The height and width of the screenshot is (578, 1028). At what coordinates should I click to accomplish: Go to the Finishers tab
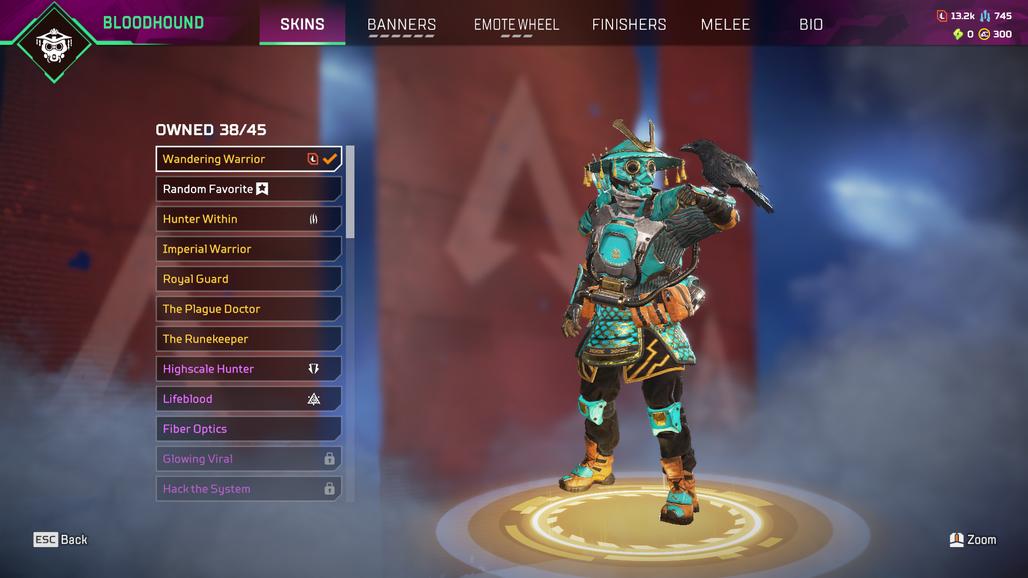[x=629, y=24]
